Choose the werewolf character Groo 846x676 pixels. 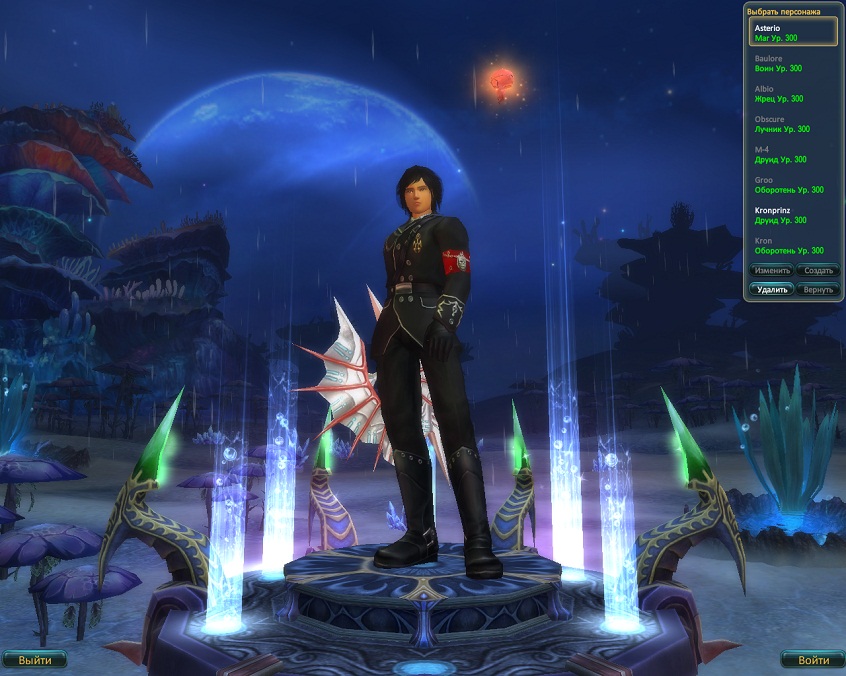click(793, 184)
